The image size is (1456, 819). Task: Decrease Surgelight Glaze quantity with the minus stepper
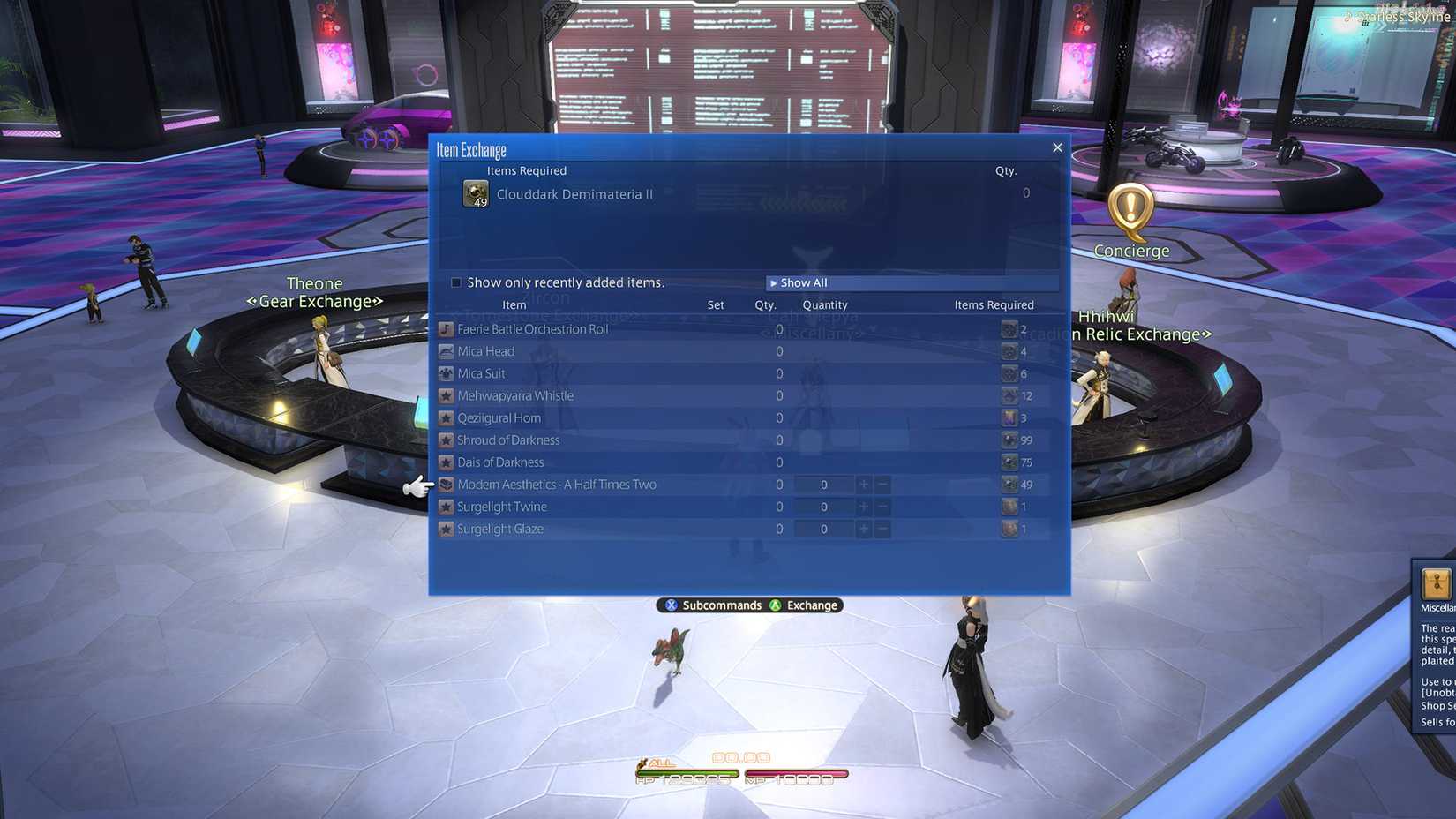(x=882, y=529)
